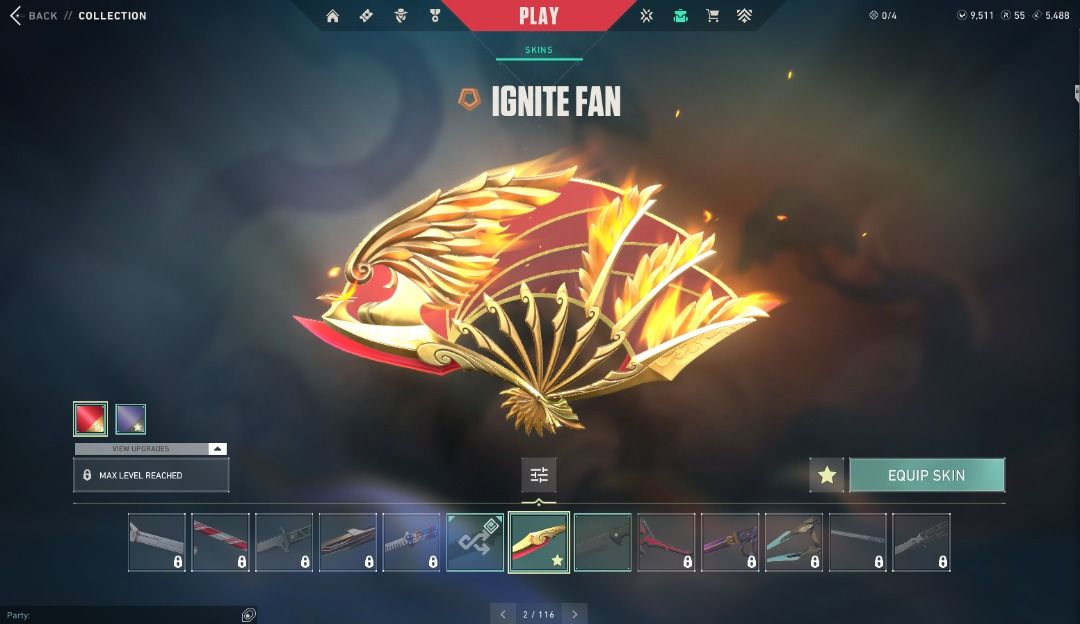Go to the previous skins page
Screen dimensions: 1080x624
503,614
